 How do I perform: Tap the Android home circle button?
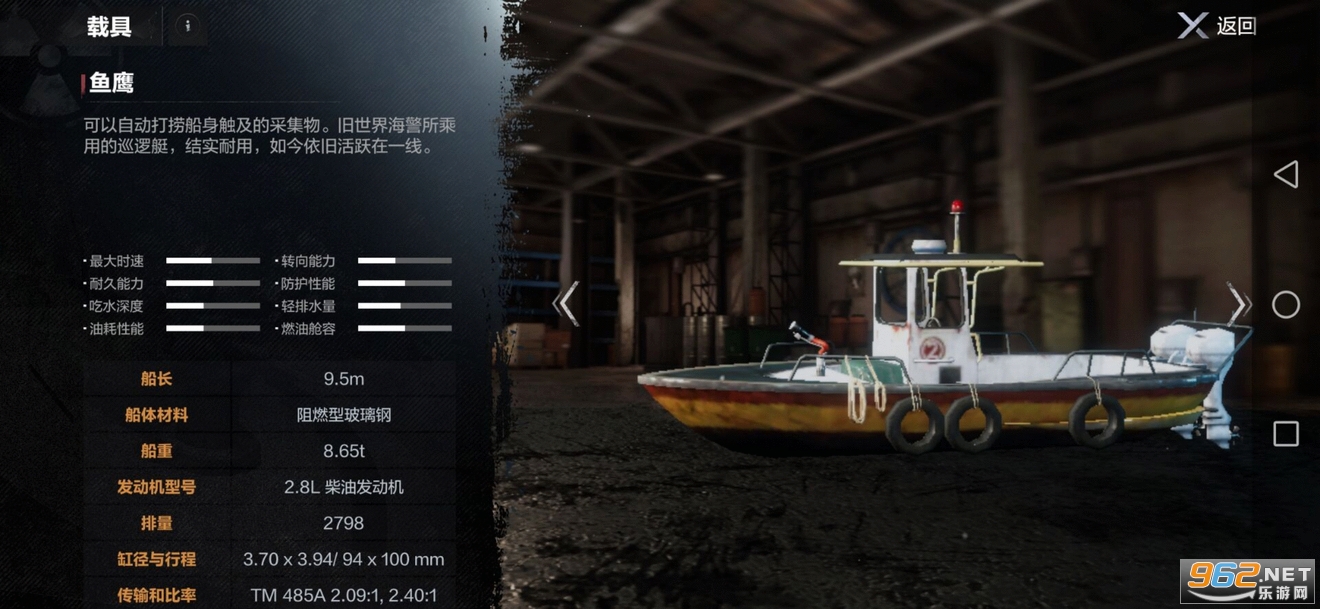click(x=1285, y=304)
